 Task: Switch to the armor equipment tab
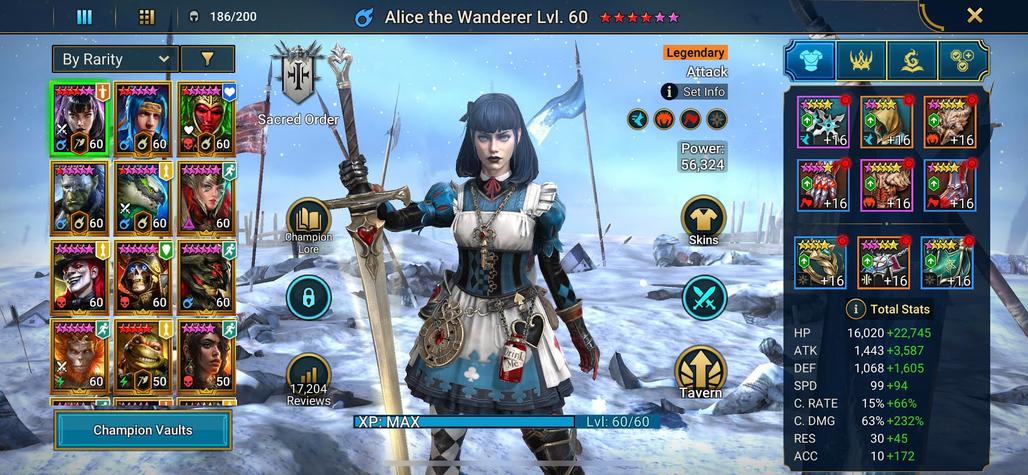point(810,61)
